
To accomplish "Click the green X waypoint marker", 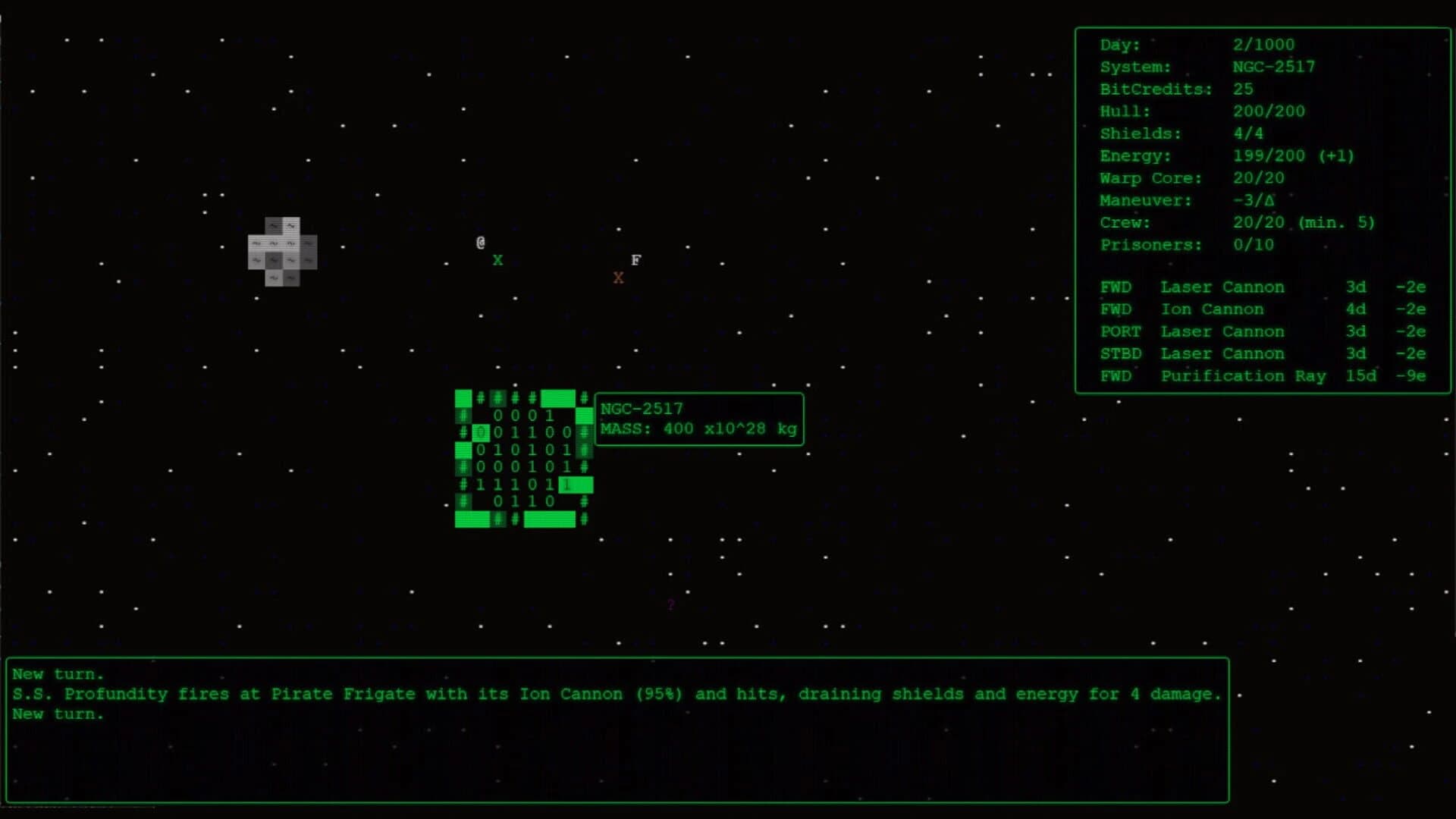I will 498,260.
